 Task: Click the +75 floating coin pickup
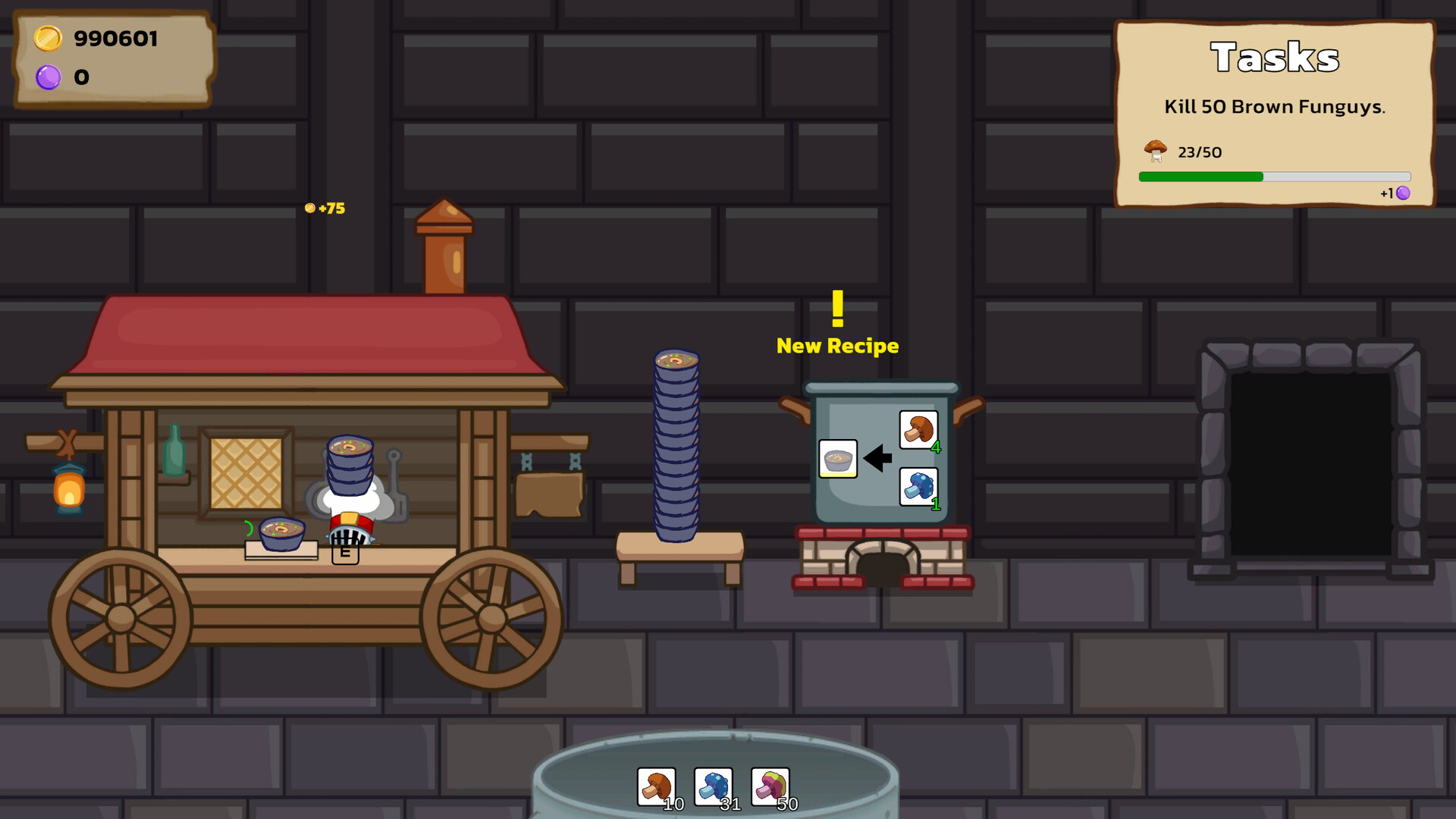(x=324, y=209)
